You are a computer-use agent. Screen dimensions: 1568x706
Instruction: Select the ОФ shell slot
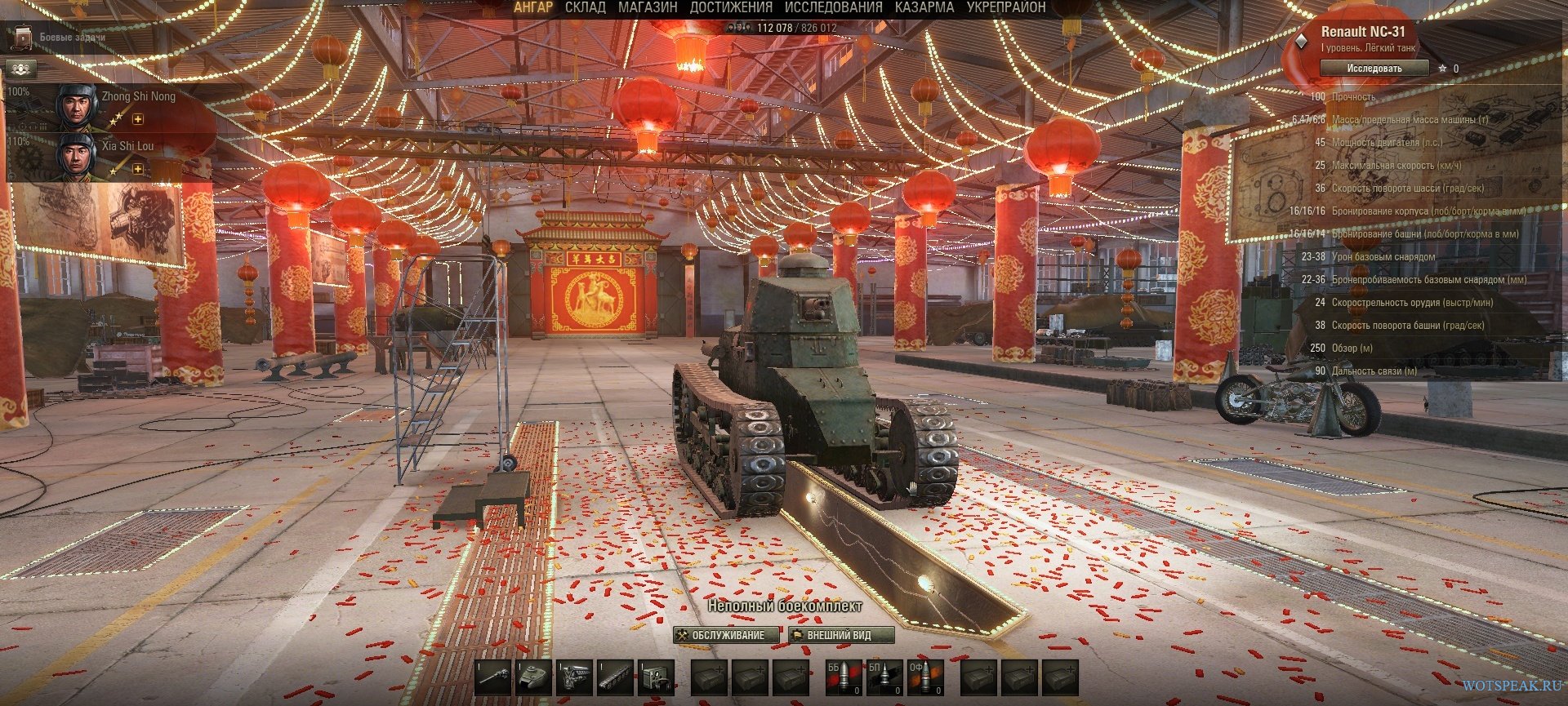924,677
